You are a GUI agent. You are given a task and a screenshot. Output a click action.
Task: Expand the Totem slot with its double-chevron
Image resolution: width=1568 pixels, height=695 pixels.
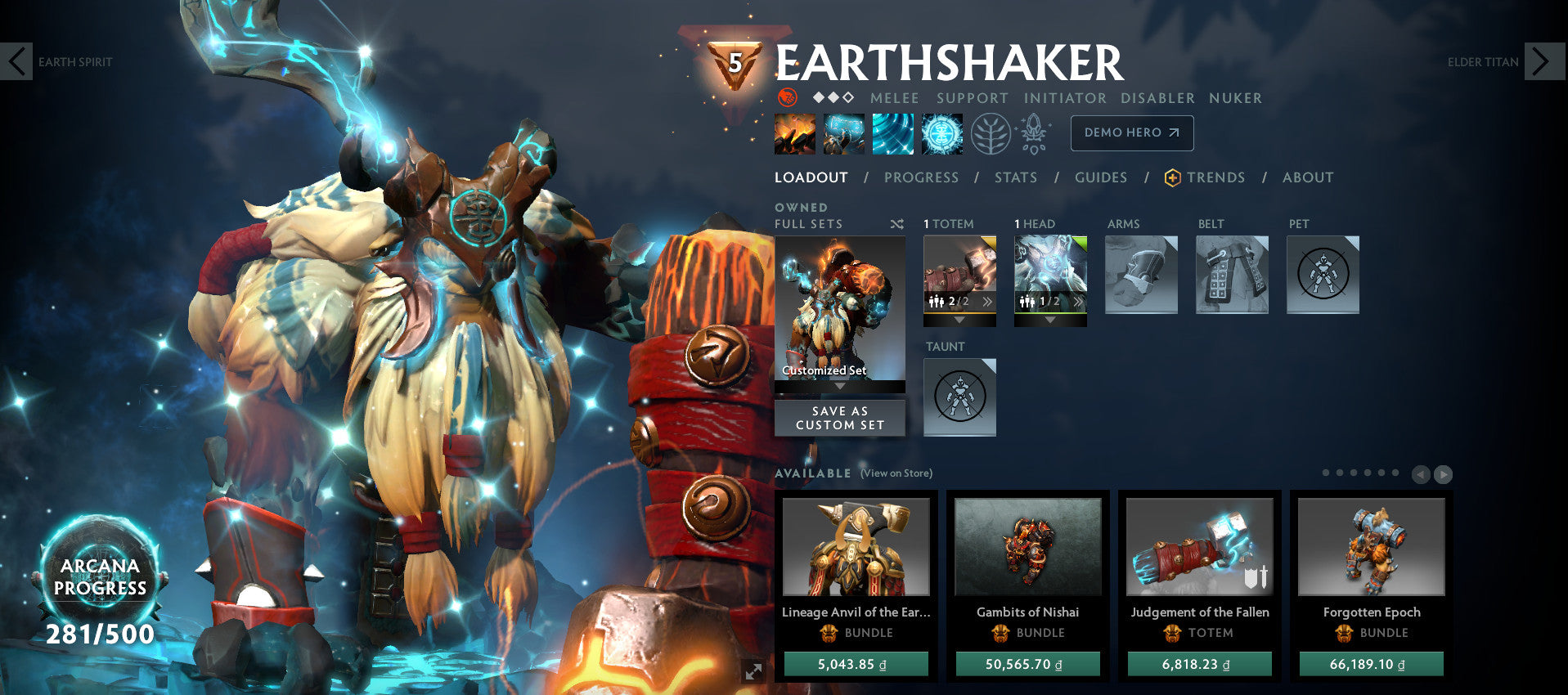pos(988,302)
